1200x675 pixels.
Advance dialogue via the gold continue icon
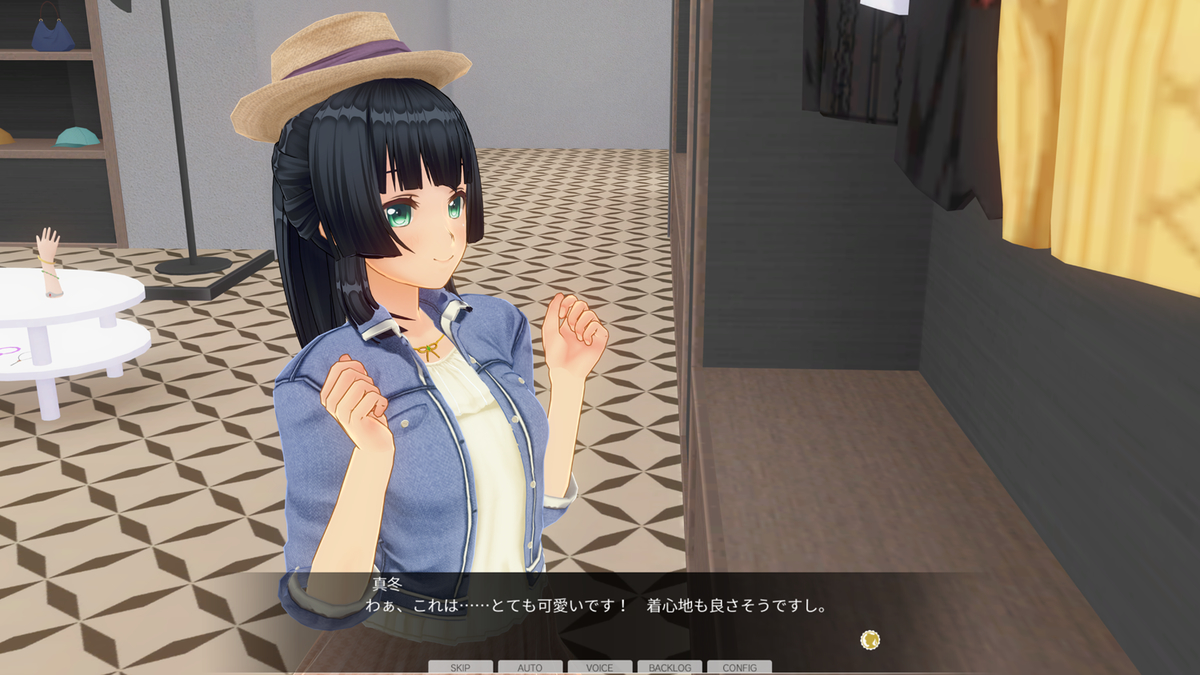click(870, 638)
